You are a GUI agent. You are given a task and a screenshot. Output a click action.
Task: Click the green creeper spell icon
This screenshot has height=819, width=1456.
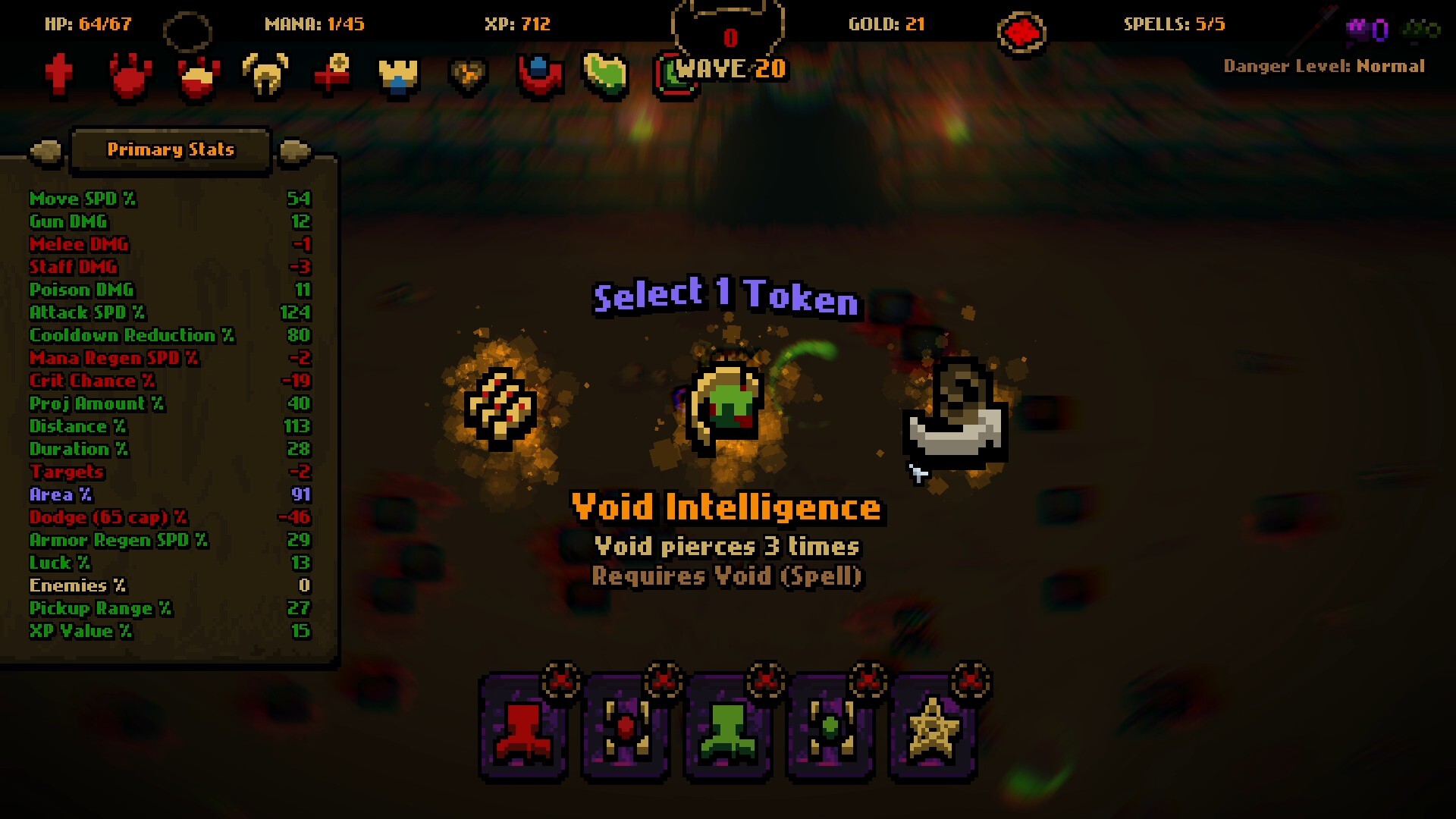[x=728, y=730]
